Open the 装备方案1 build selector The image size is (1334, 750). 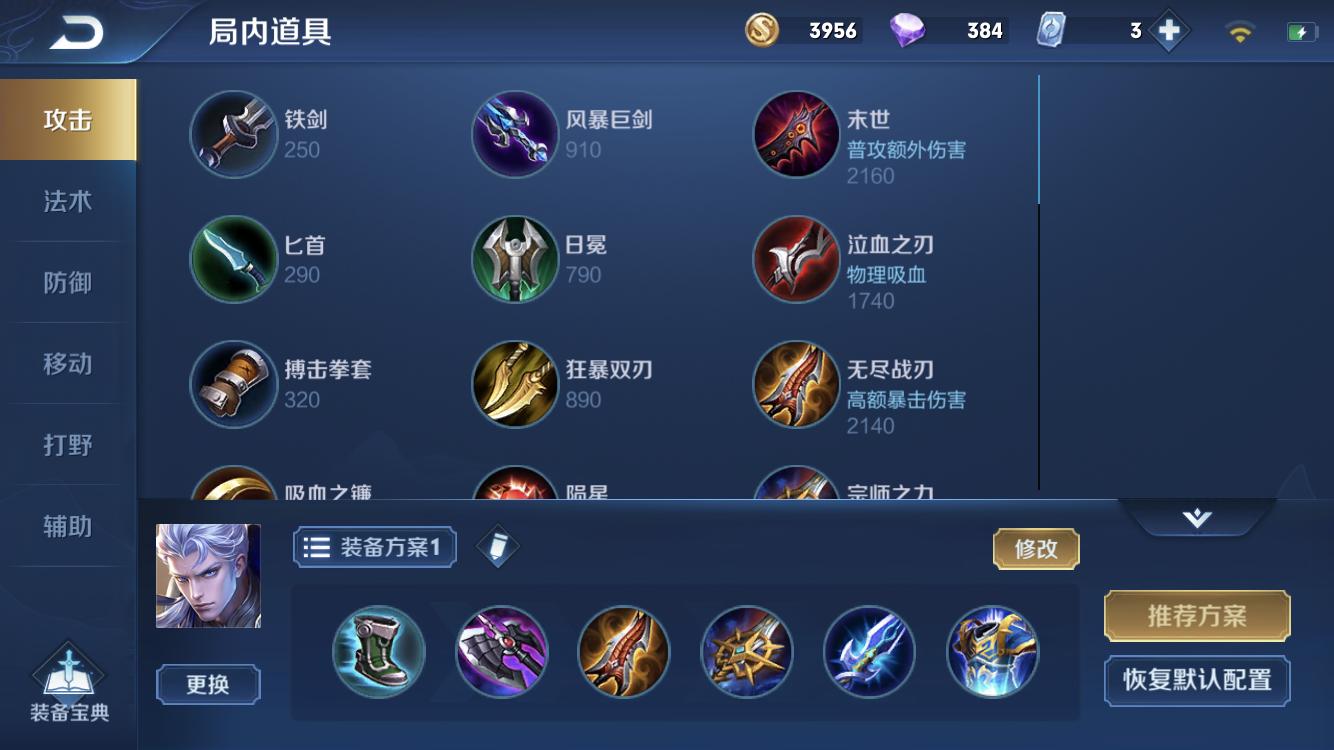coord(374,547)
